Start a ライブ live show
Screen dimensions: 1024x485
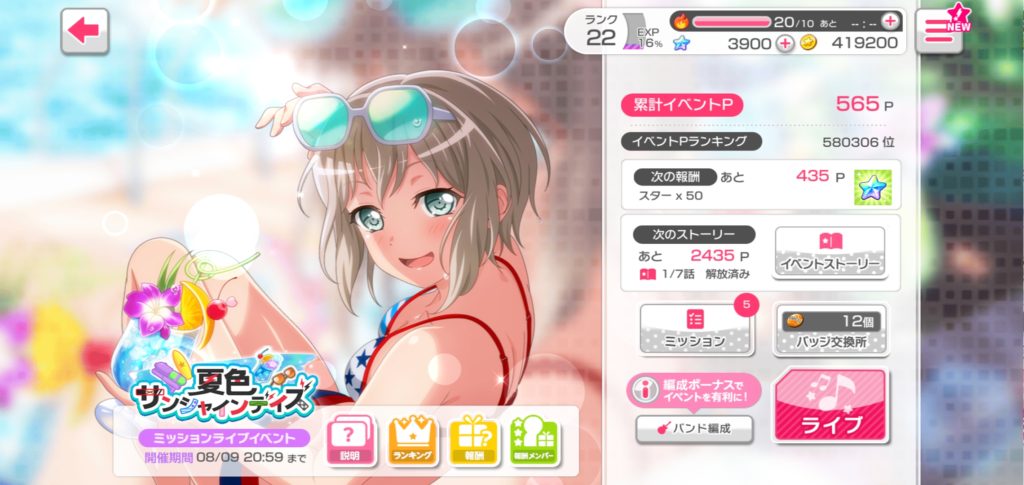click(829, 406)
